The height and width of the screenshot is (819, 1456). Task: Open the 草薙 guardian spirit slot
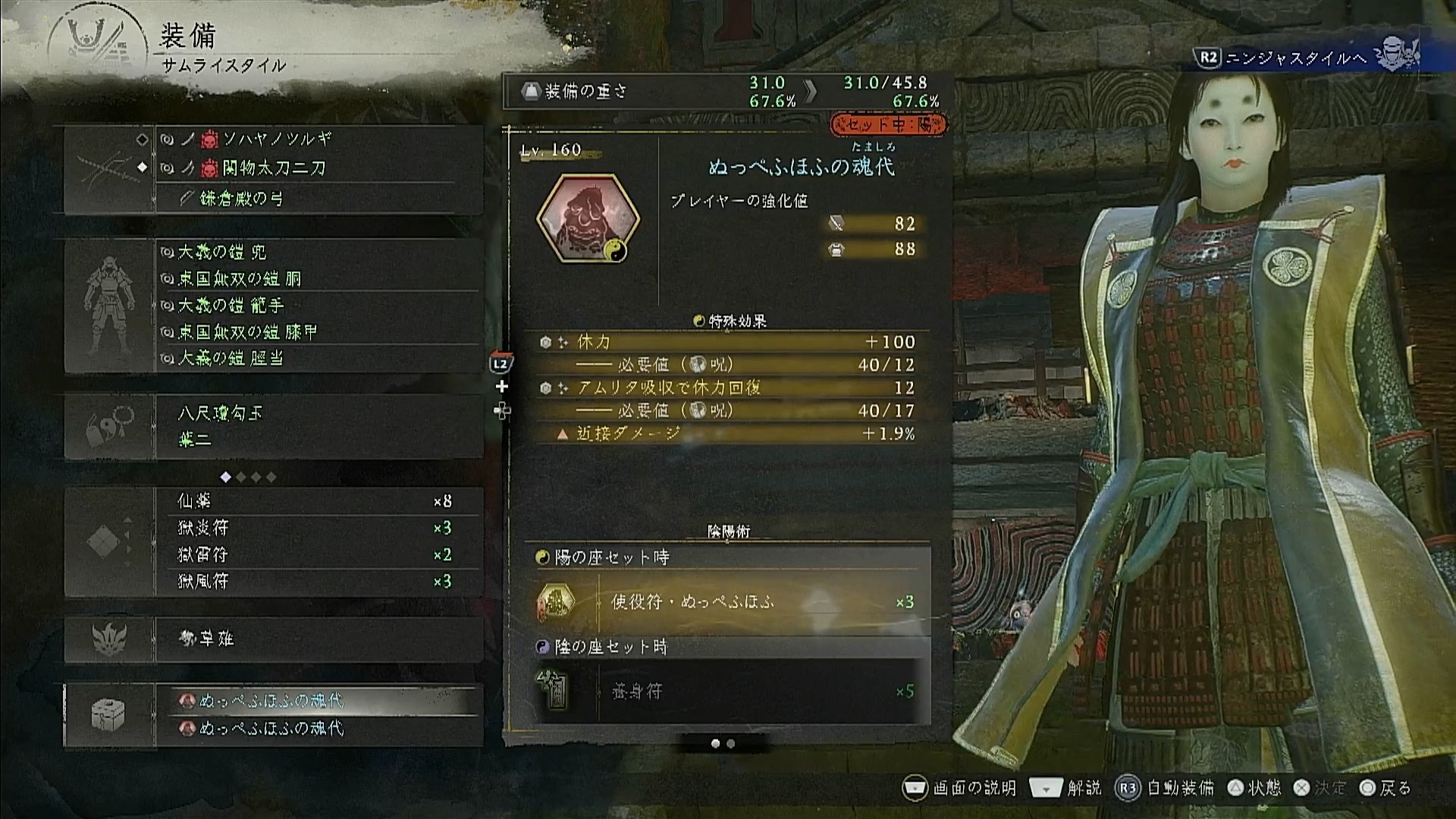[x=206, y=639]
